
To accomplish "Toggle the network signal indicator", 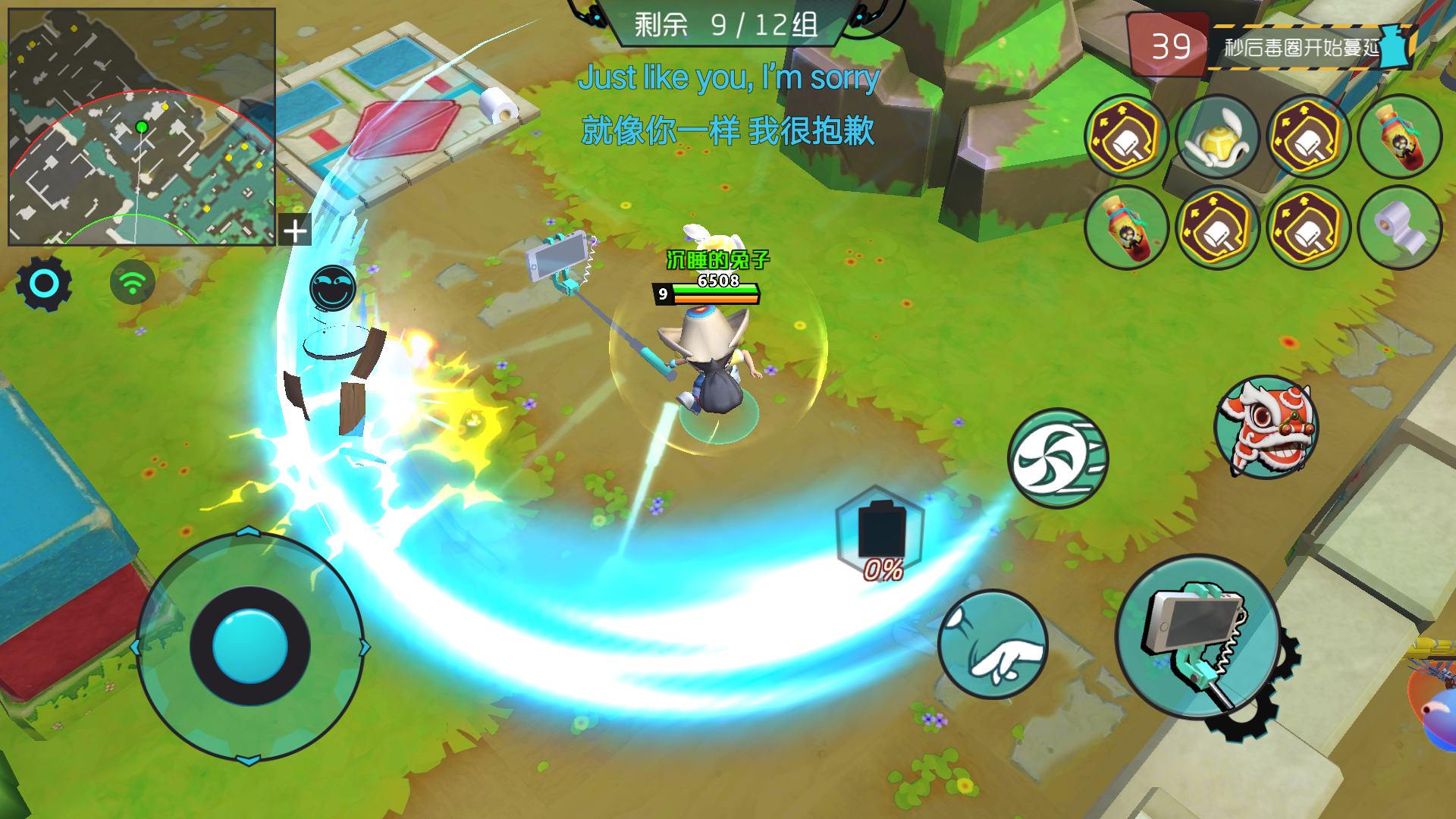I will 133,281.
